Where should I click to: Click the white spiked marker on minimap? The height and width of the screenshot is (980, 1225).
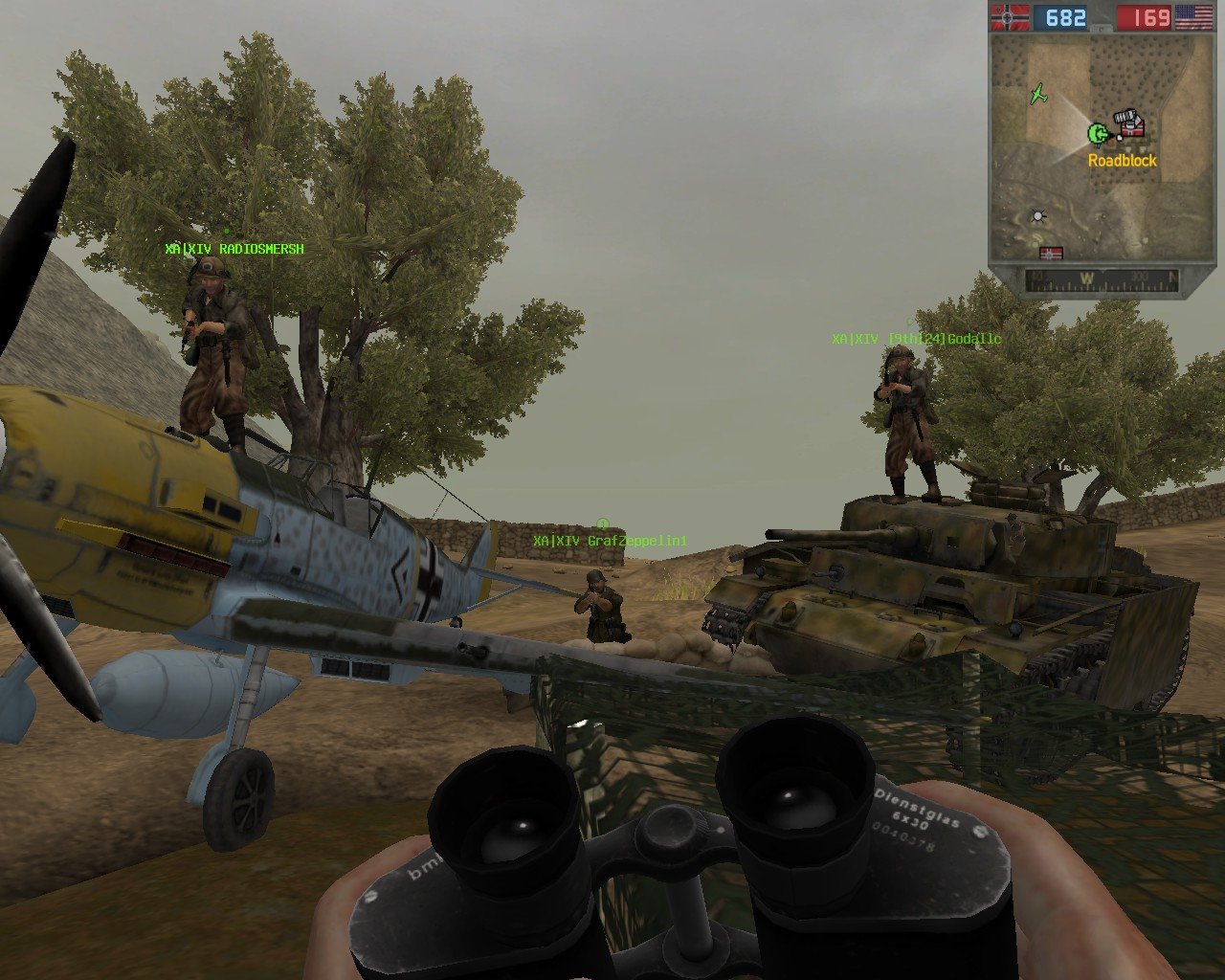point(1037,217)
